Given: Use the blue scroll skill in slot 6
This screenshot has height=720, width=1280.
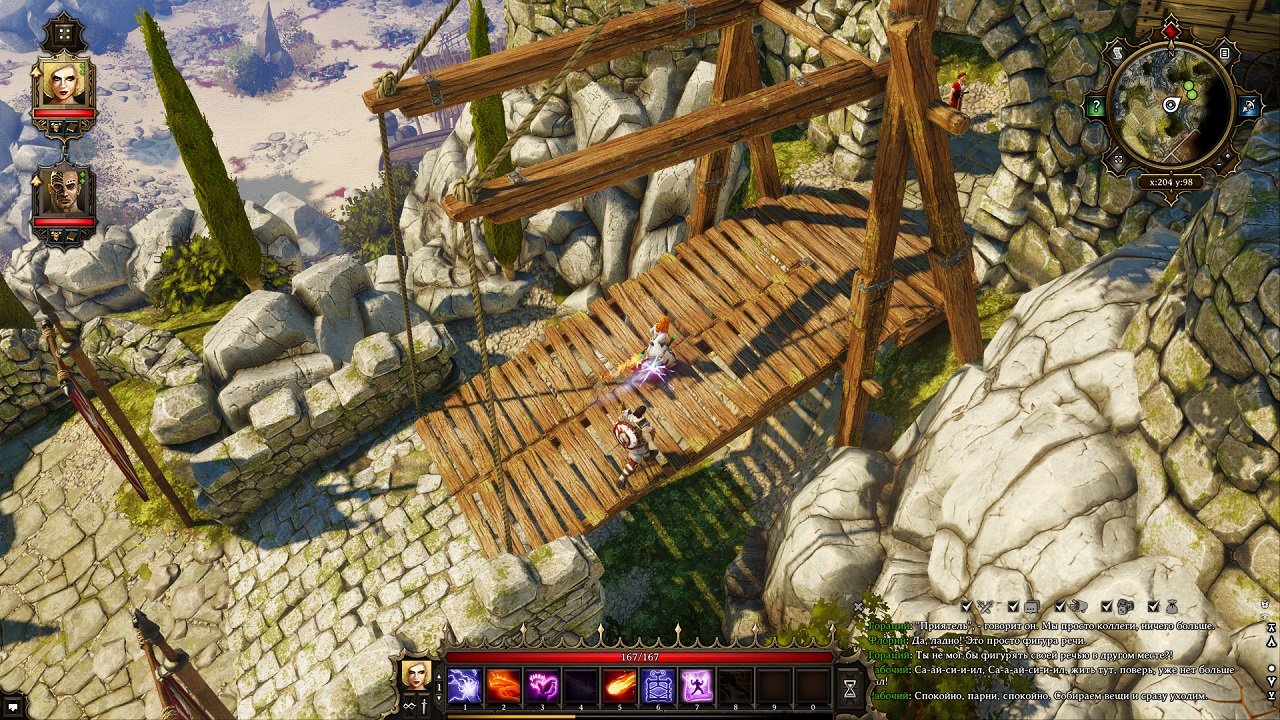Looking at the screenshot, I should (658, 686).
